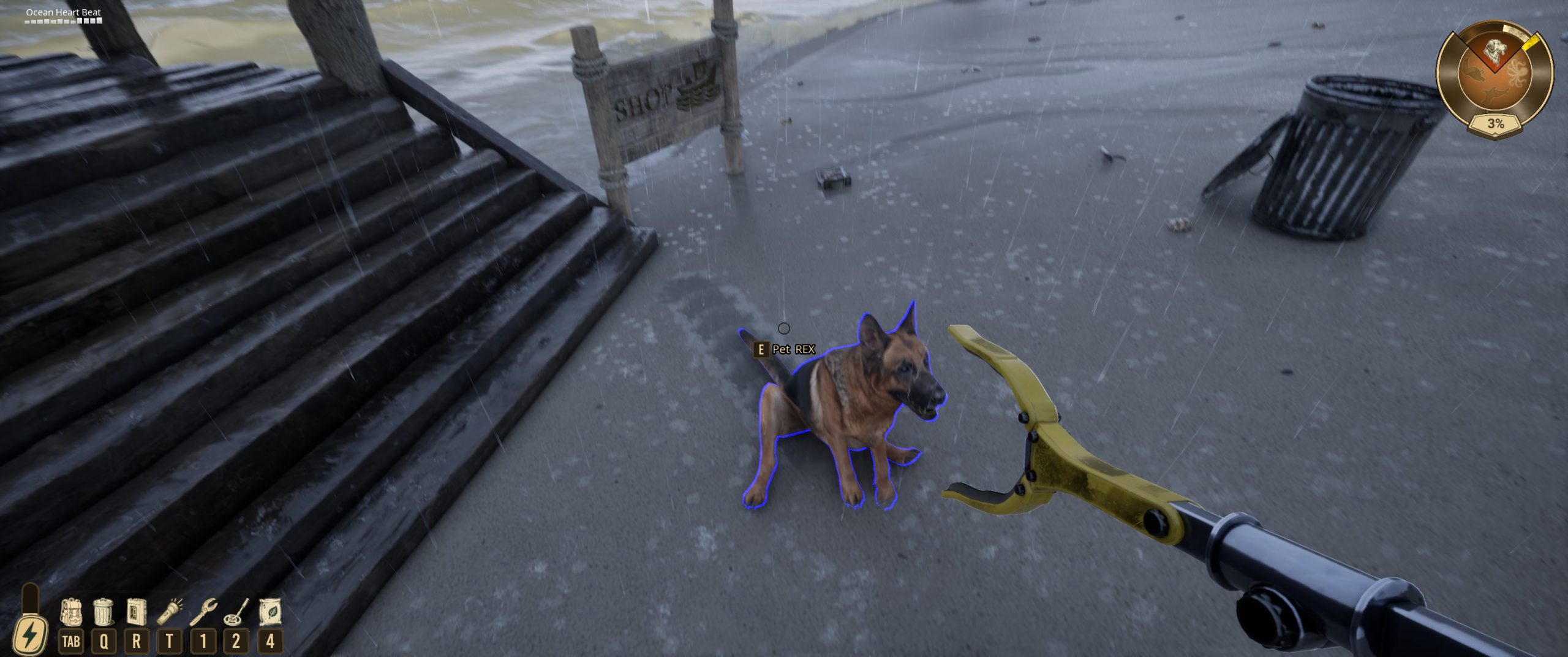Click the lightning bolt energy icon
1568x657 pixels.
[x=29, y=635]
